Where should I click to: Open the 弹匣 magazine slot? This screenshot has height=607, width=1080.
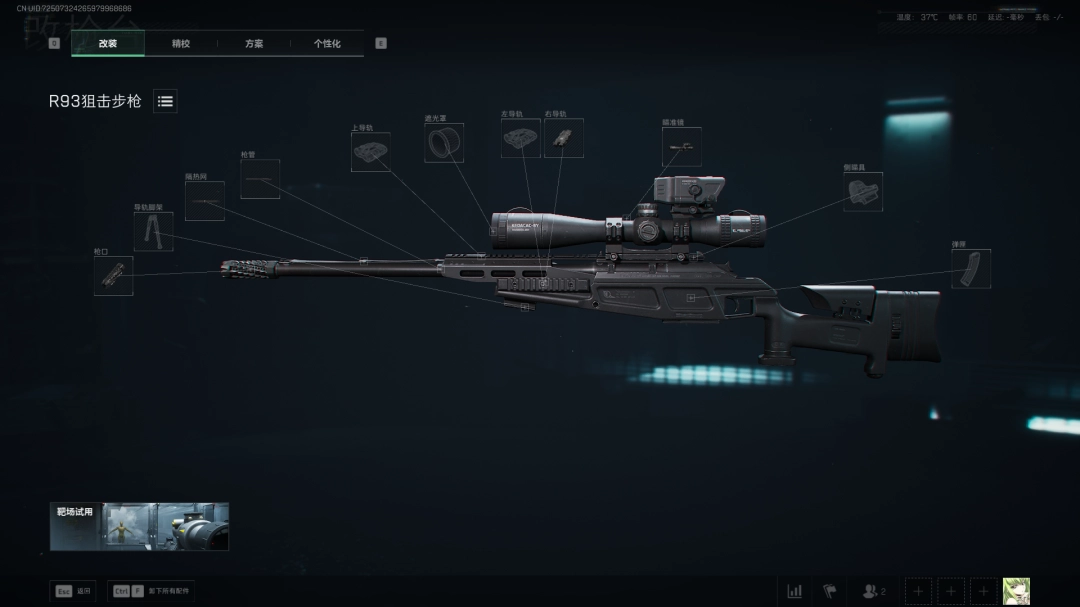pyautogui.click(x=971, y=269)
